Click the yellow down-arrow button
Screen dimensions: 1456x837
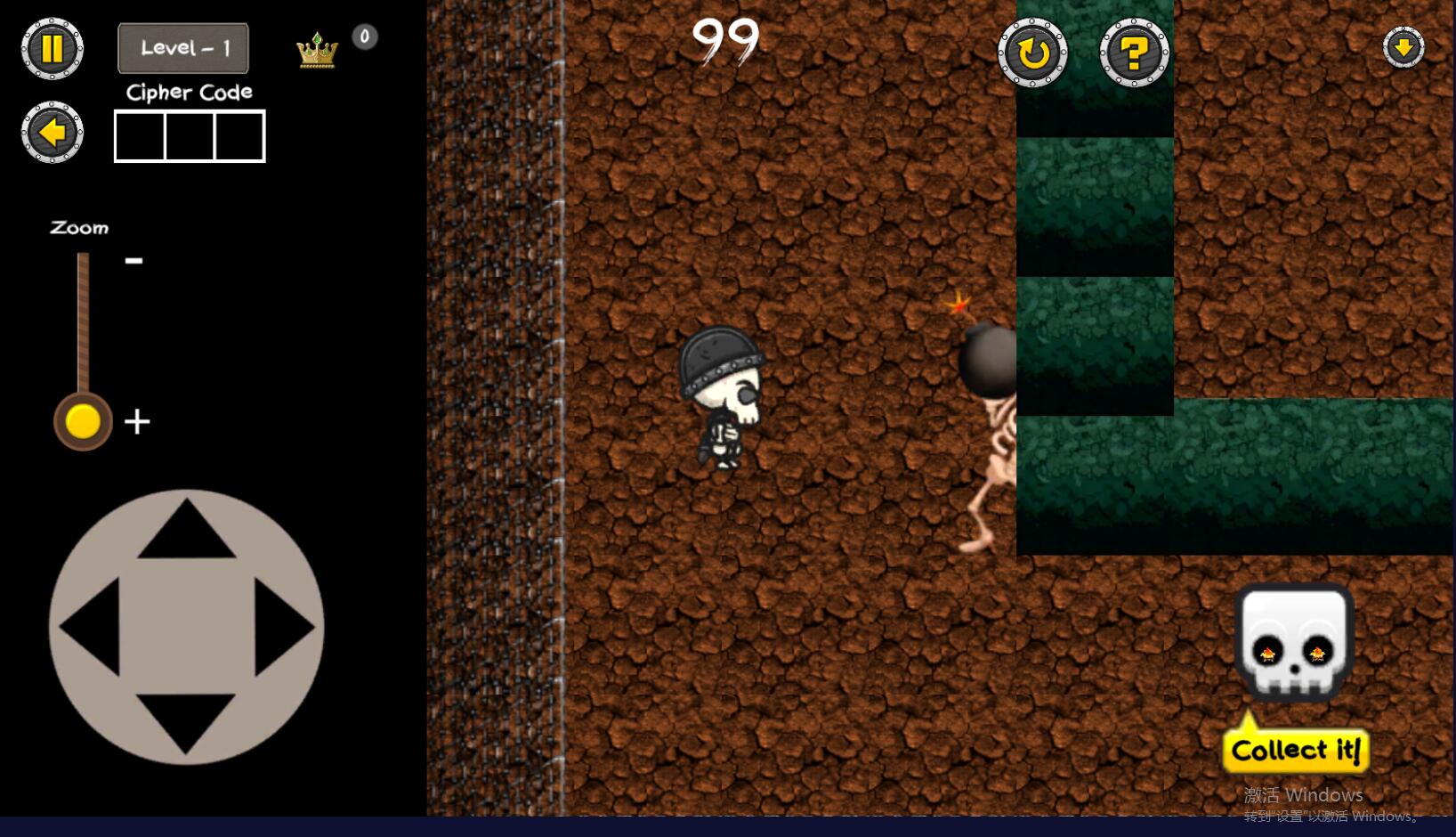[x=1403, y=47]
